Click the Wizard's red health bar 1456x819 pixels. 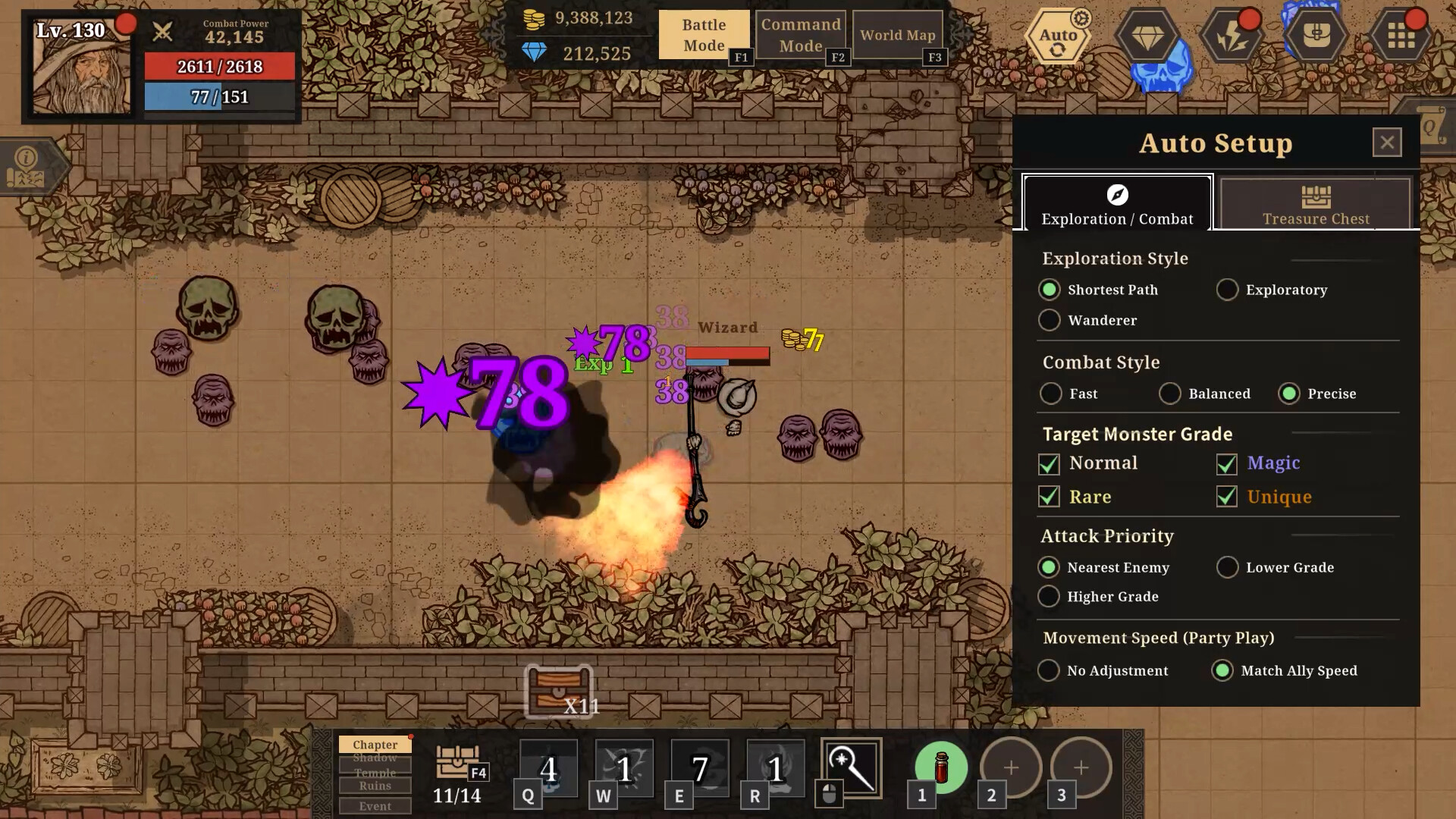click(728, 352)
